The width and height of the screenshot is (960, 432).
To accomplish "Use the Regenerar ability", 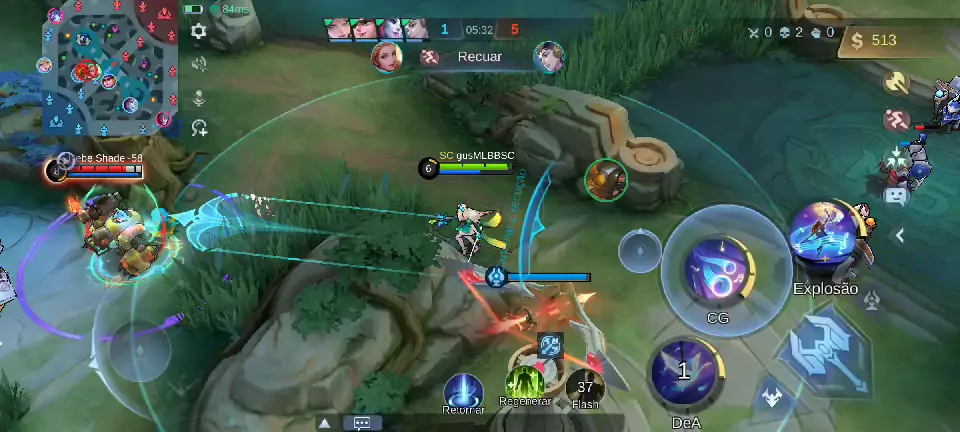I will click(524, 385).
